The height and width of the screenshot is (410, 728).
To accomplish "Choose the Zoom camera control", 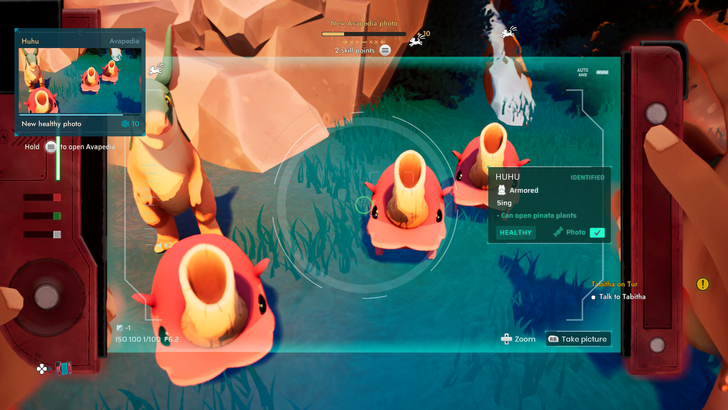I will click(518, 339).
